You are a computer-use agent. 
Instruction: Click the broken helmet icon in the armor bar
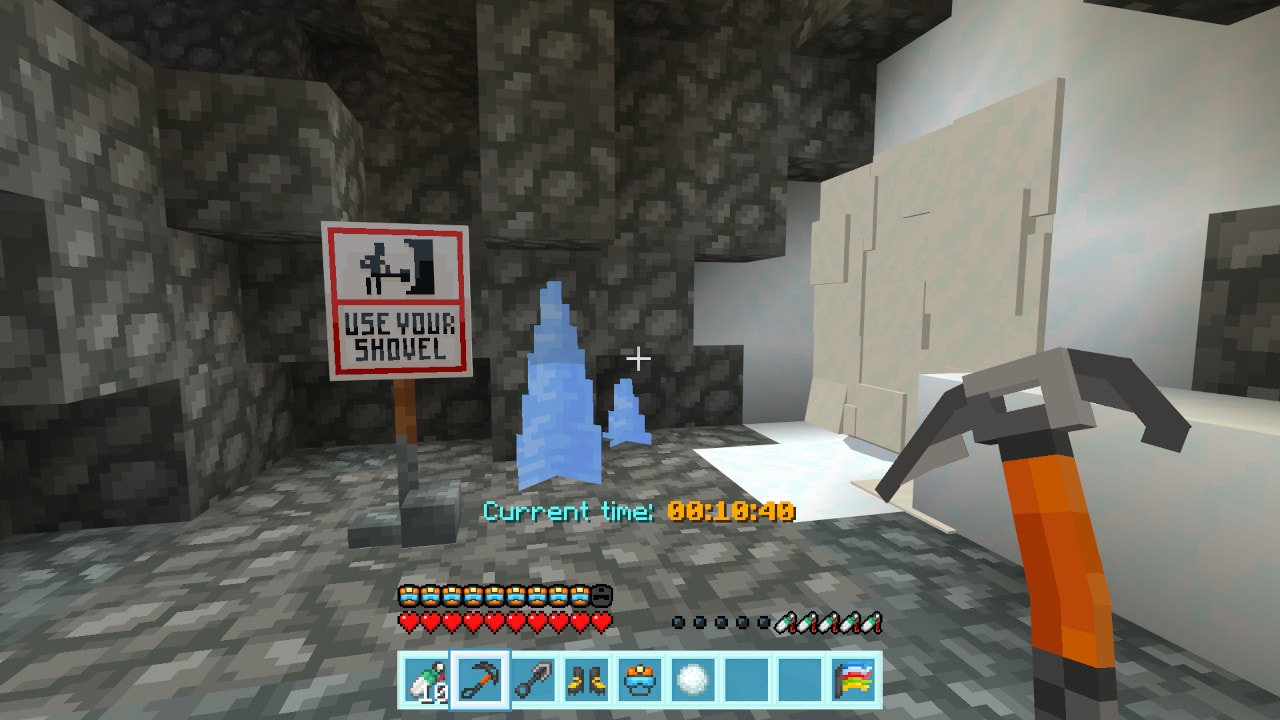coord(600,593)
